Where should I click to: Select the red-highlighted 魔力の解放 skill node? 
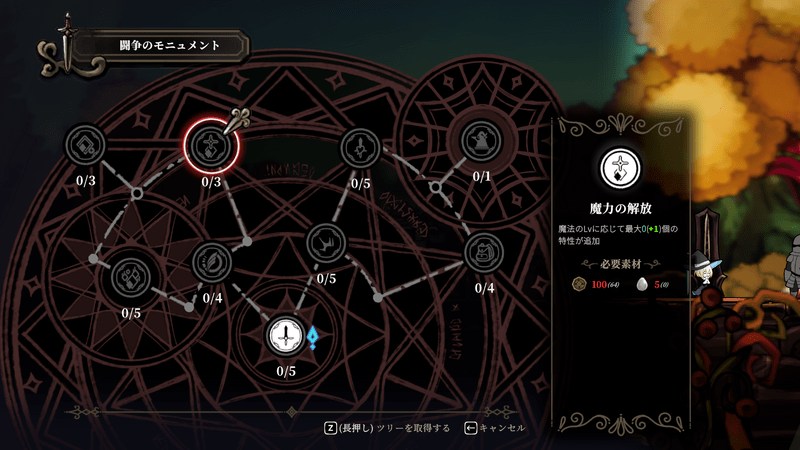coord(212,146)
